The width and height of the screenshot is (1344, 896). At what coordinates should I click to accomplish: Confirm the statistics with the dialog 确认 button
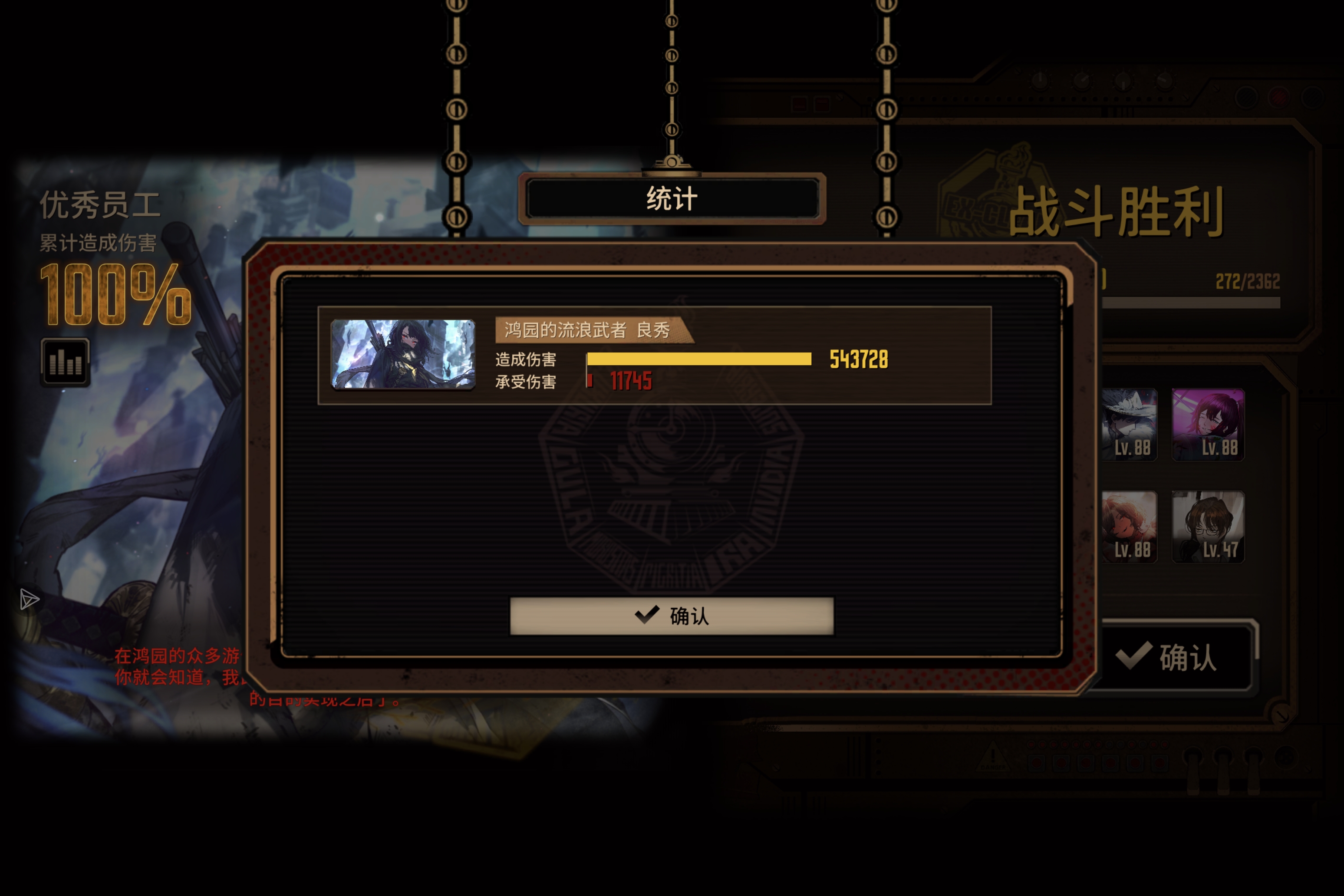(672, 616)
